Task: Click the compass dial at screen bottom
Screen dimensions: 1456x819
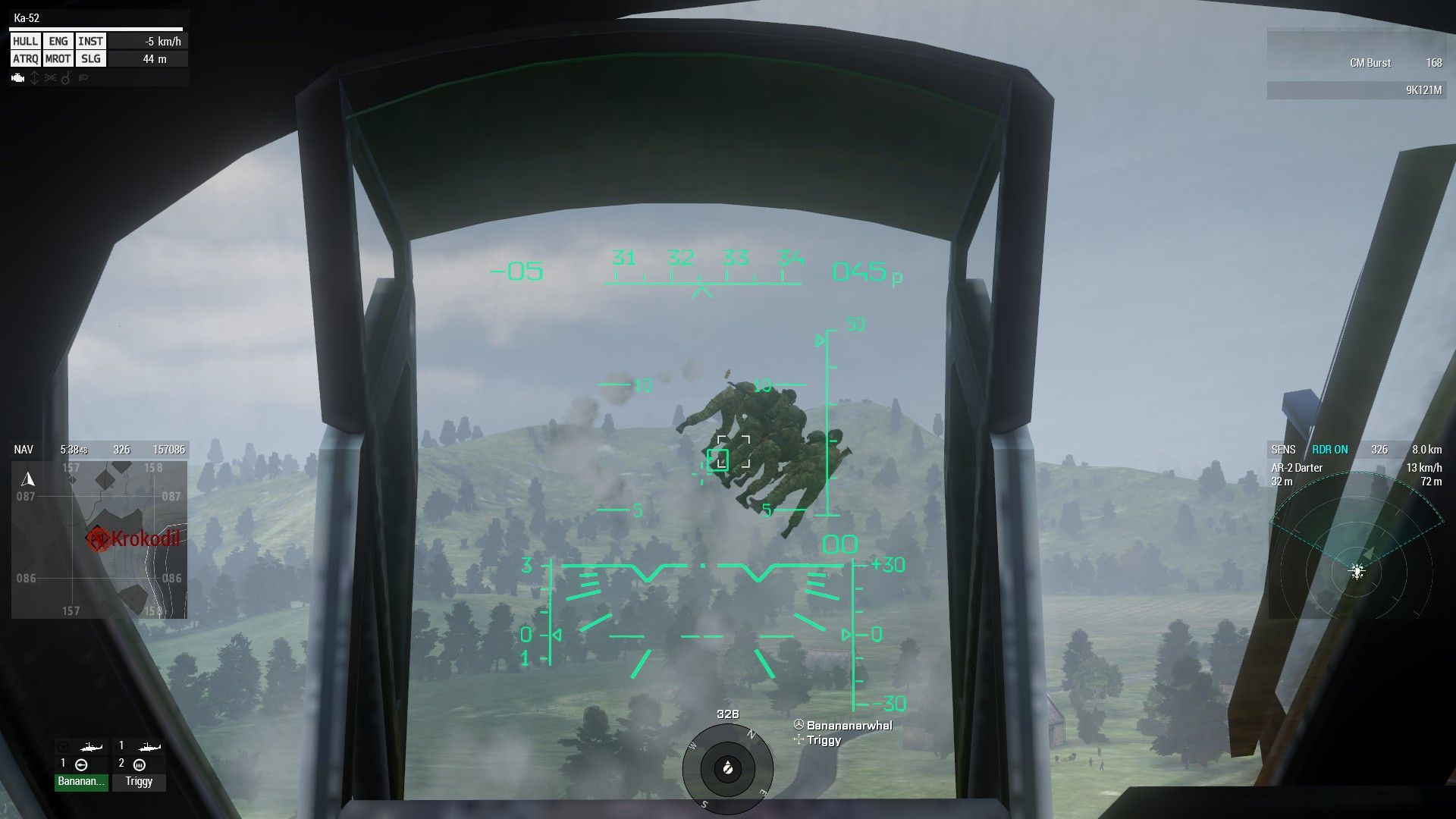Action: [729, 770]
